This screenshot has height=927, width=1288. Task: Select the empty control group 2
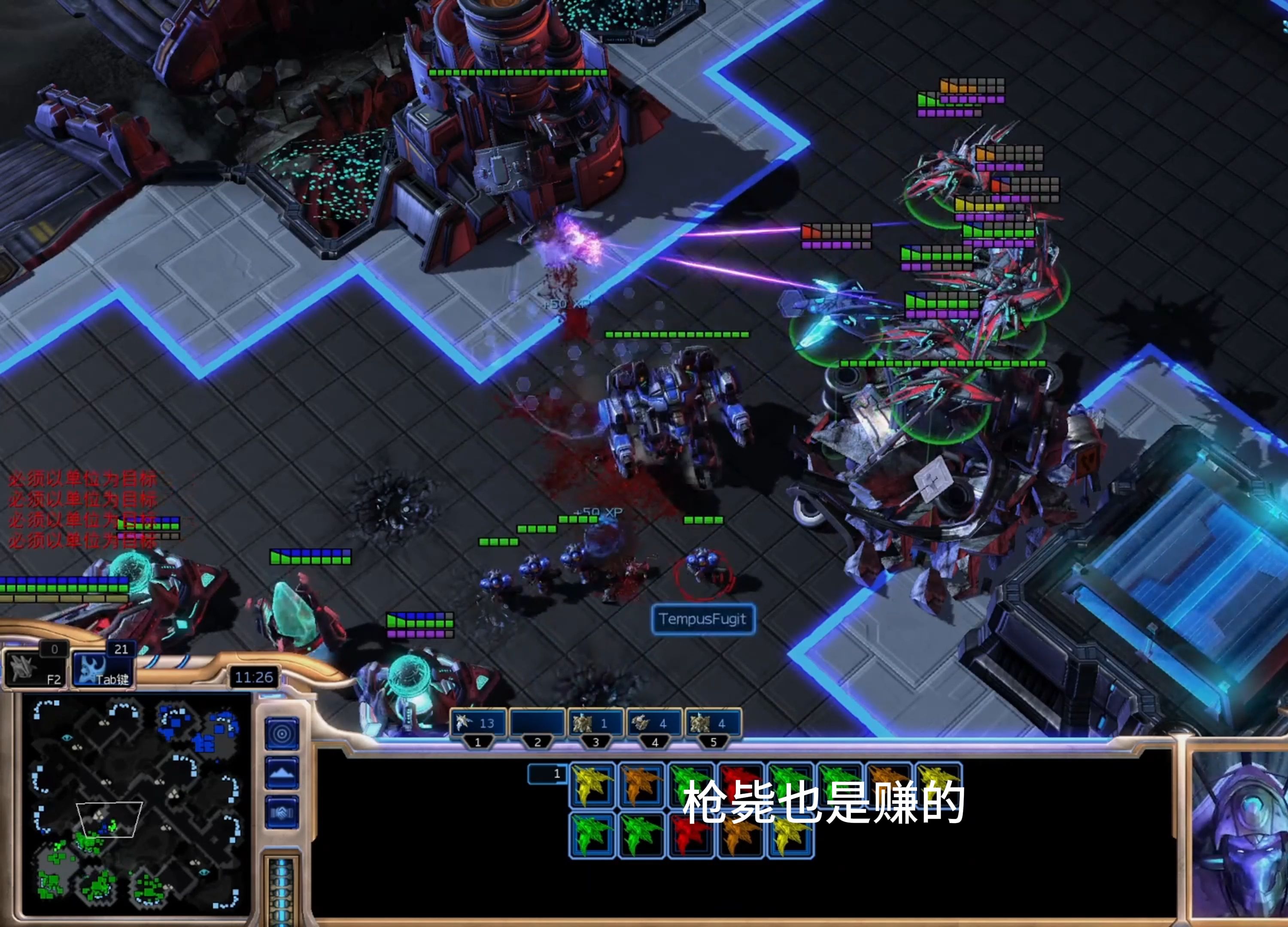click(537, 724)
